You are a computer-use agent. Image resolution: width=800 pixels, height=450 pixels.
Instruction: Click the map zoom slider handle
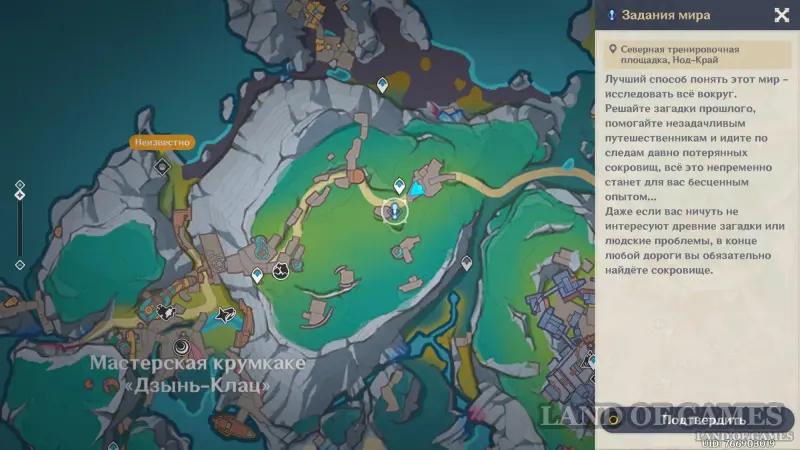19,194
